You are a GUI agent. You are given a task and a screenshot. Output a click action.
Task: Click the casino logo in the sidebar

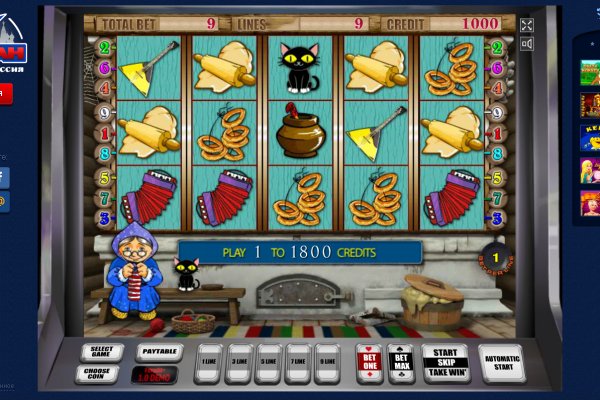12,50
